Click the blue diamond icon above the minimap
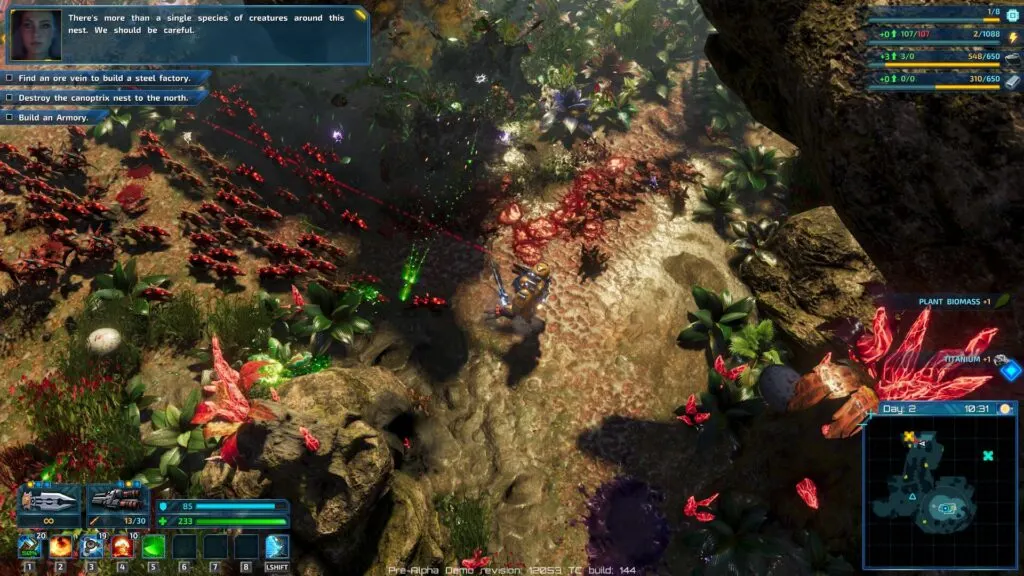 tap(1011, 371)
